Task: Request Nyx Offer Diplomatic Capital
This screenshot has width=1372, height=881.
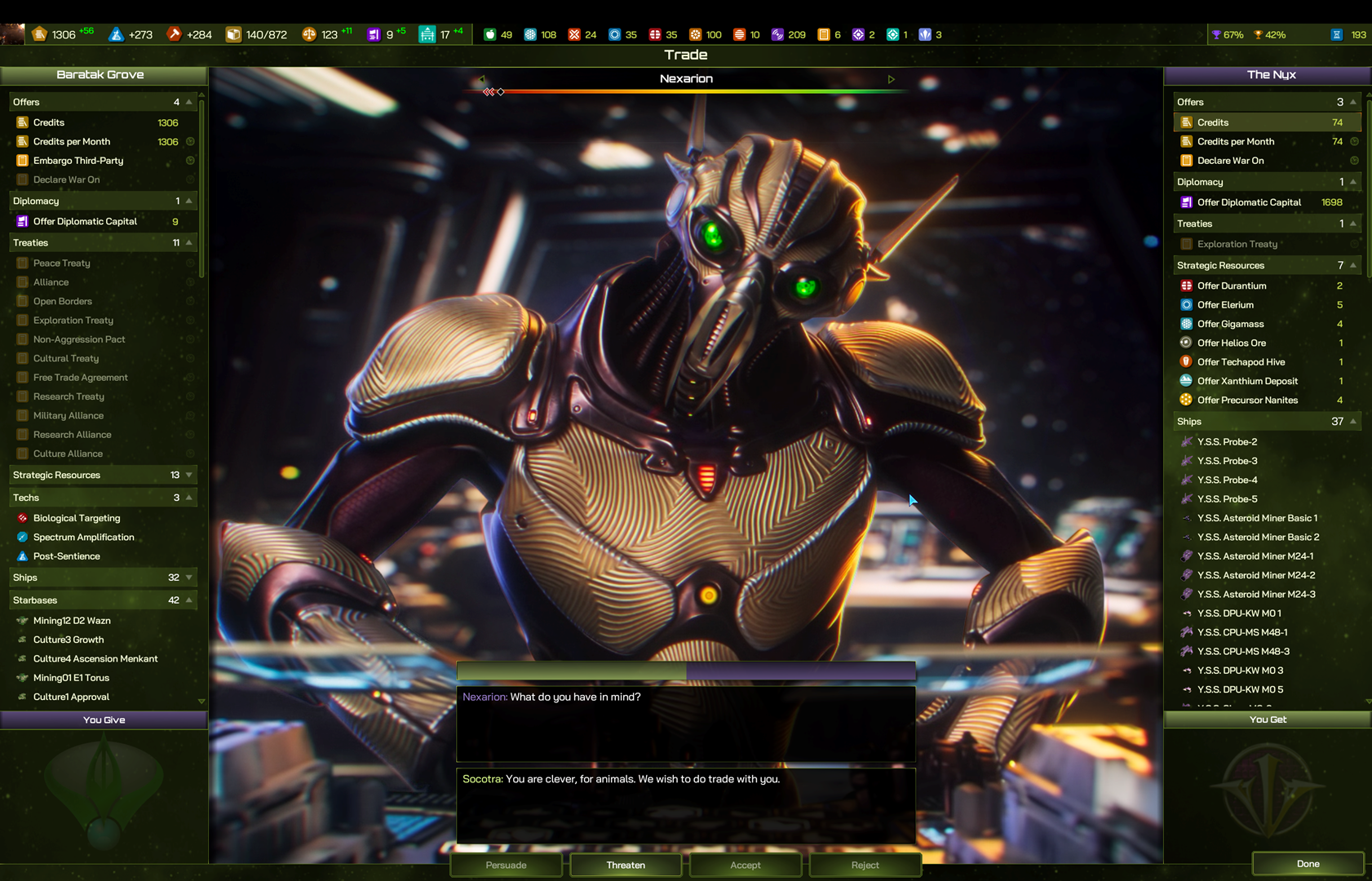Action: coord(1249,202)
